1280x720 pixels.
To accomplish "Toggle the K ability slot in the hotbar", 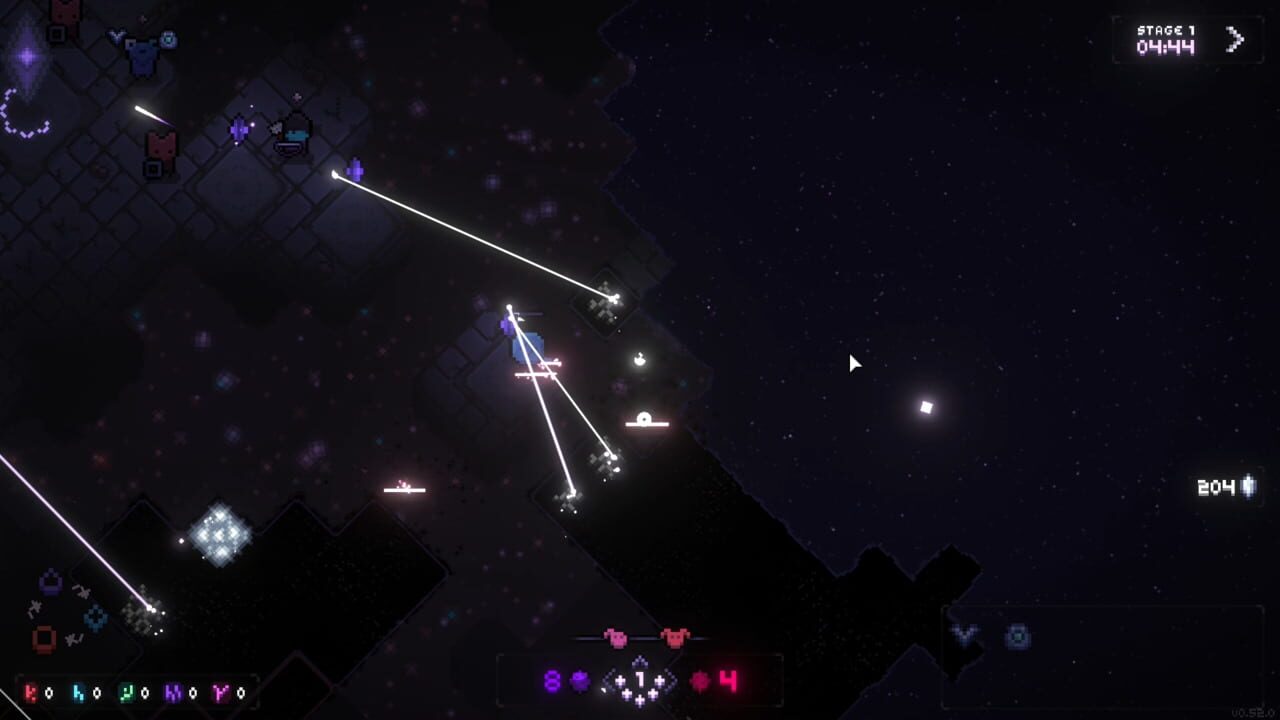I will tap(31, 691).
